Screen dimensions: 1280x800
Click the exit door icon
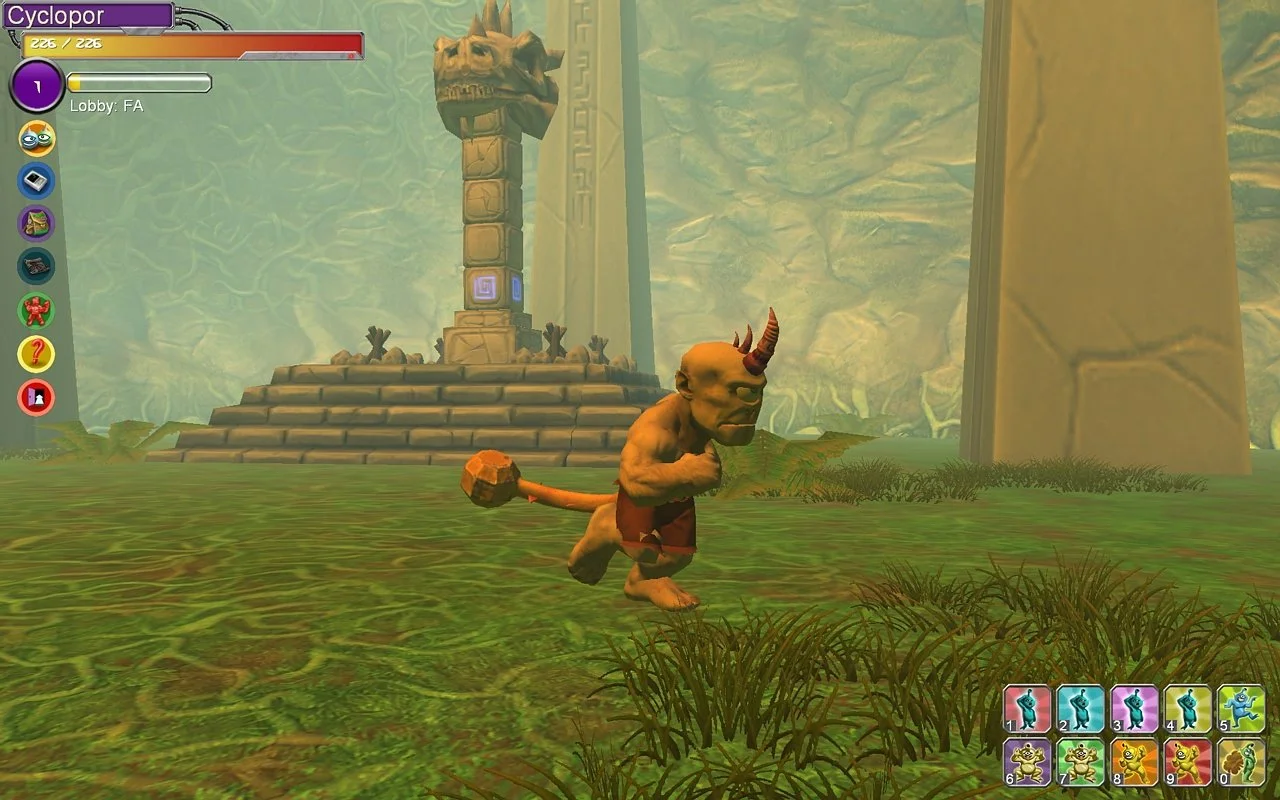[x=37, y=397]
